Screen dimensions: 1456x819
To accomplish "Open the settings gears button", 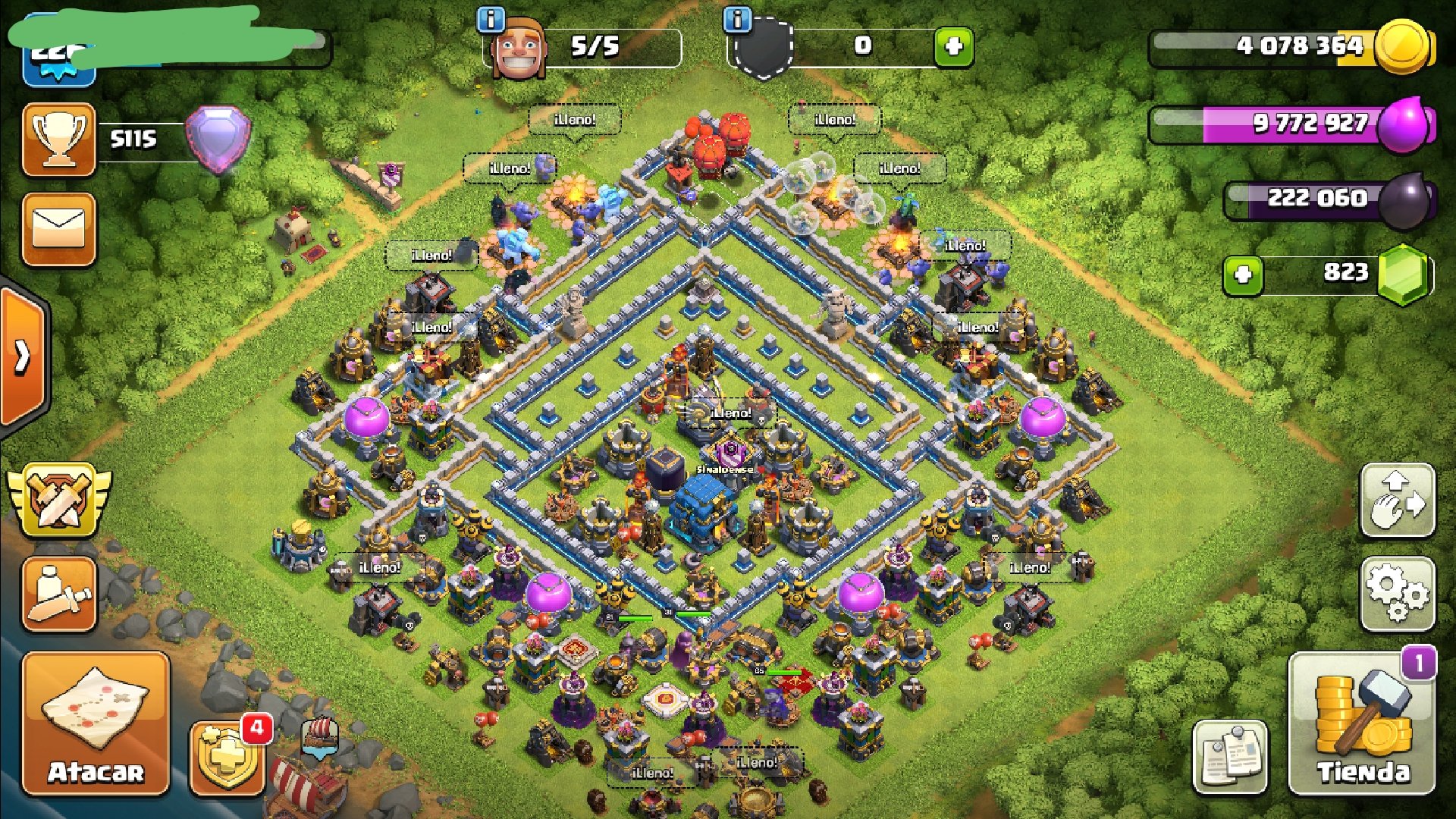I will pos(1398,595).
